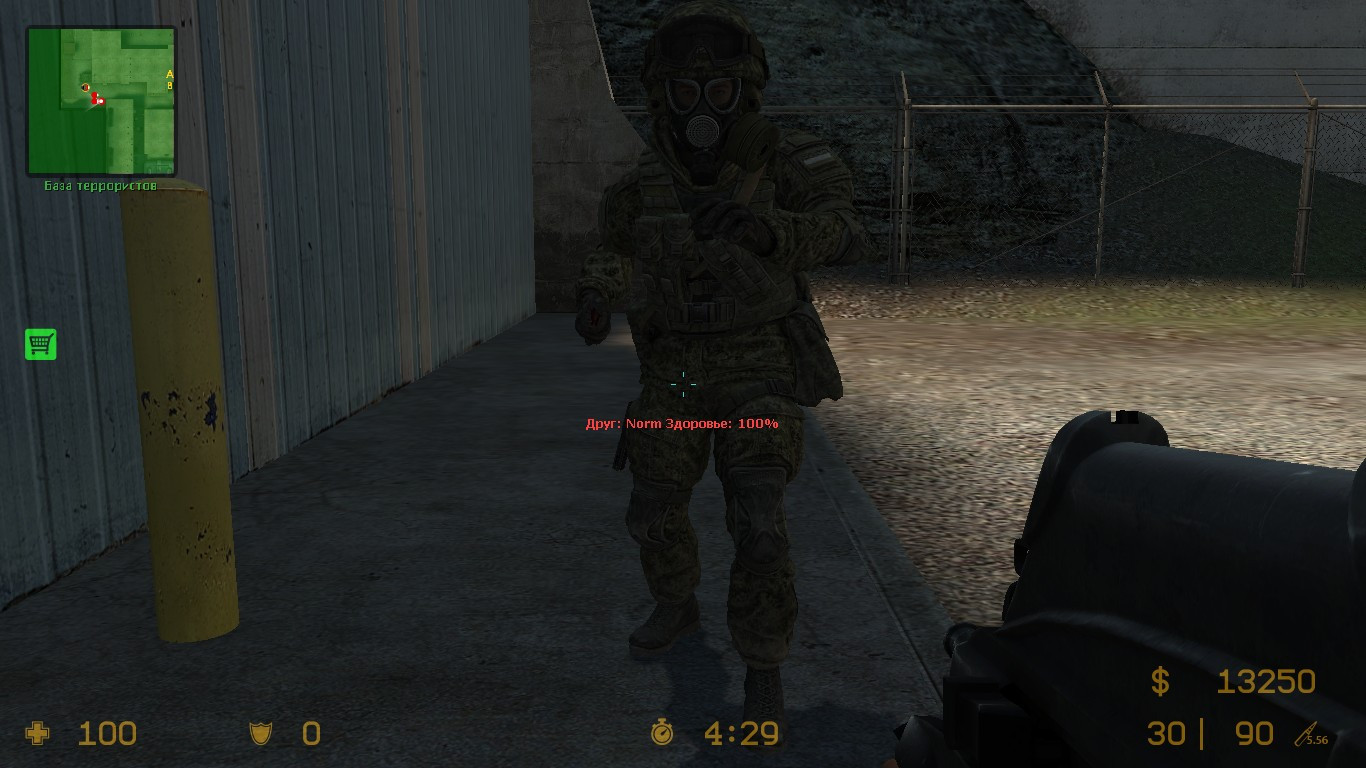The image size is (1366, 768).
Task: Click the map label База террористов
Action: pos(100,184)
